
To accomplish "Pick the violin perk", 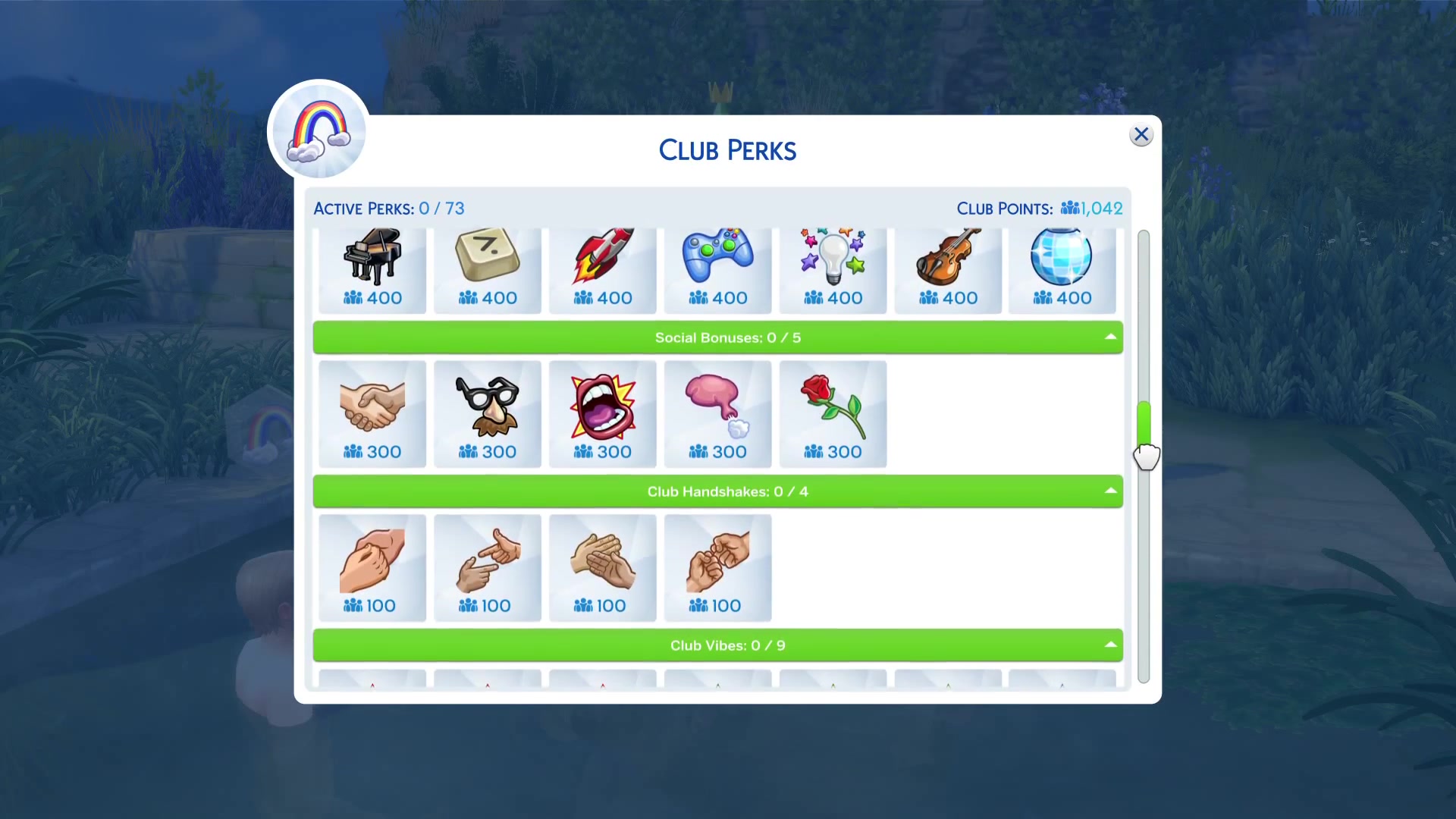I will pos(948,269).
